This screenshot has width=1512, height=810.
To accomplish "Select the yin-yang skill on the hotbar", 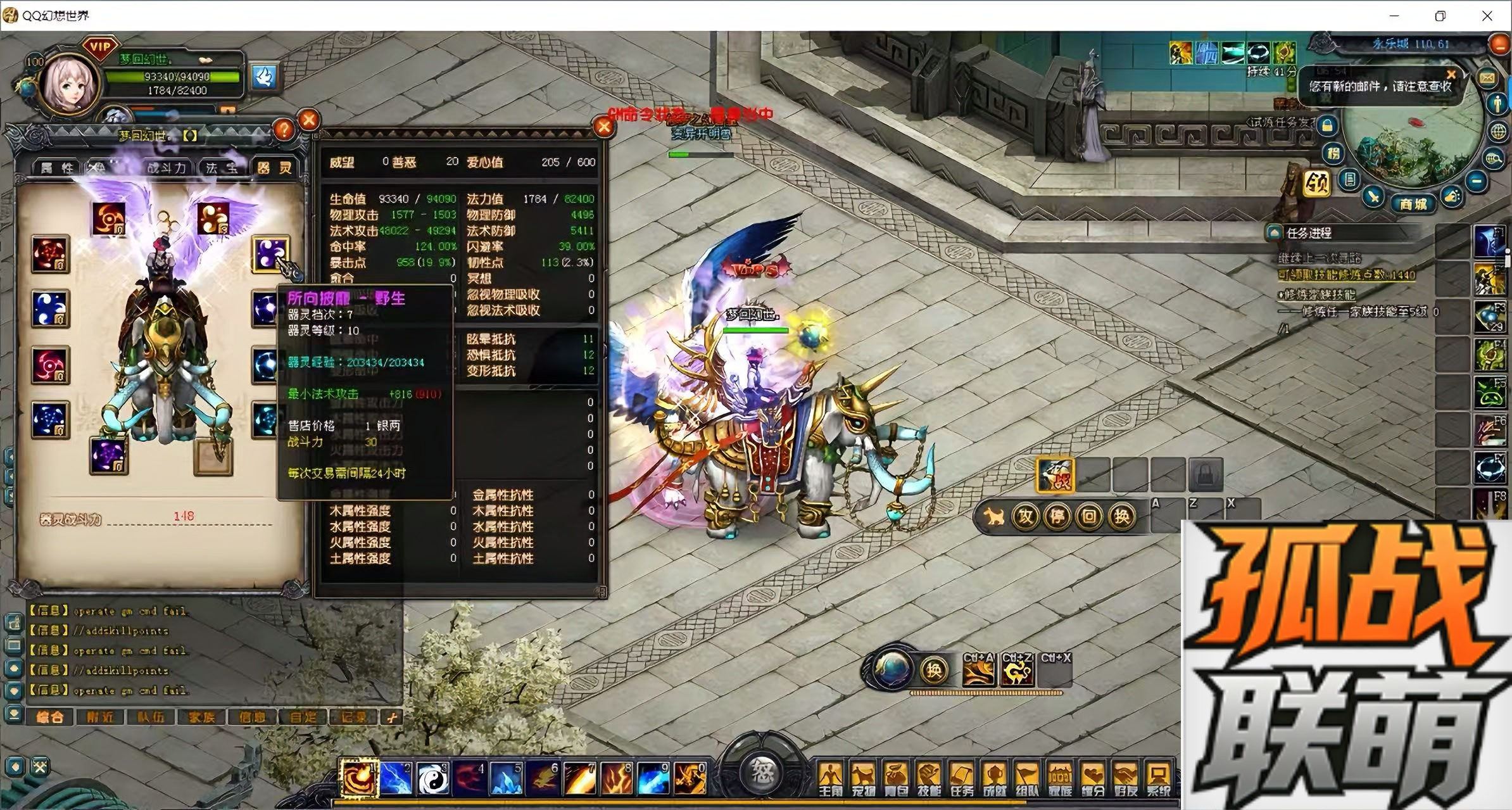I will click(x=433, y=779).
